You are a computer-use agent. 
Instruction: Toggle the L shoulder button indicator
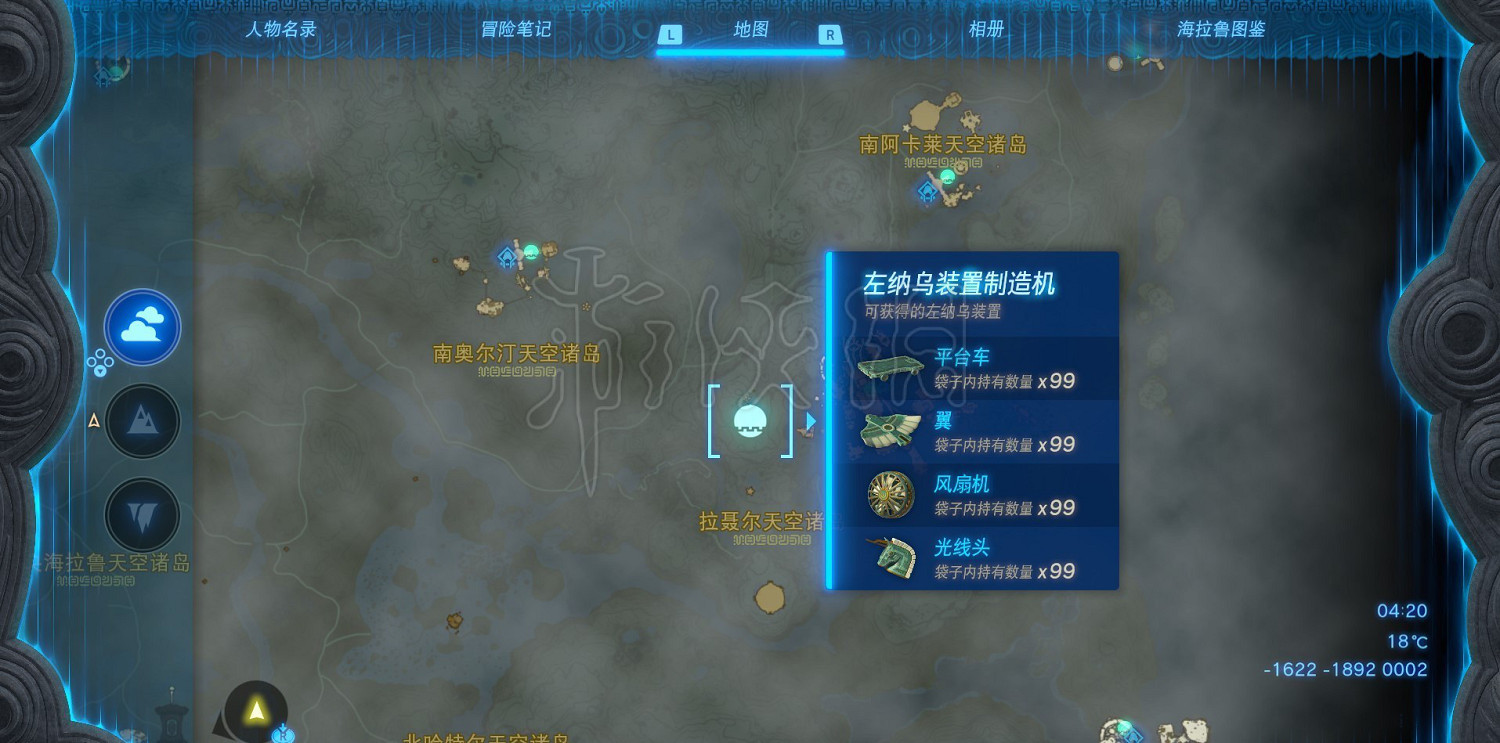[x=670, y=32]
